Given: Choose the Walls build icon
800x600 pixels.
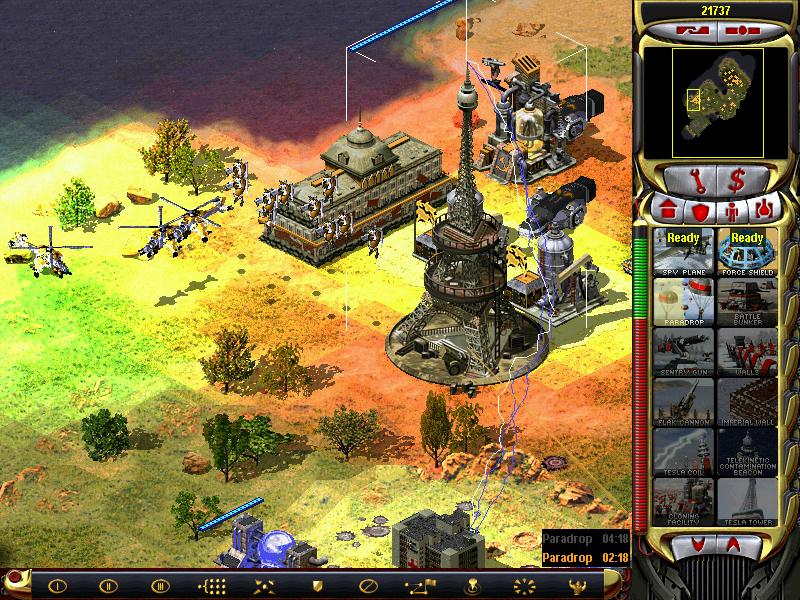Looking at the screenshot, I should (x=746, y=350).
